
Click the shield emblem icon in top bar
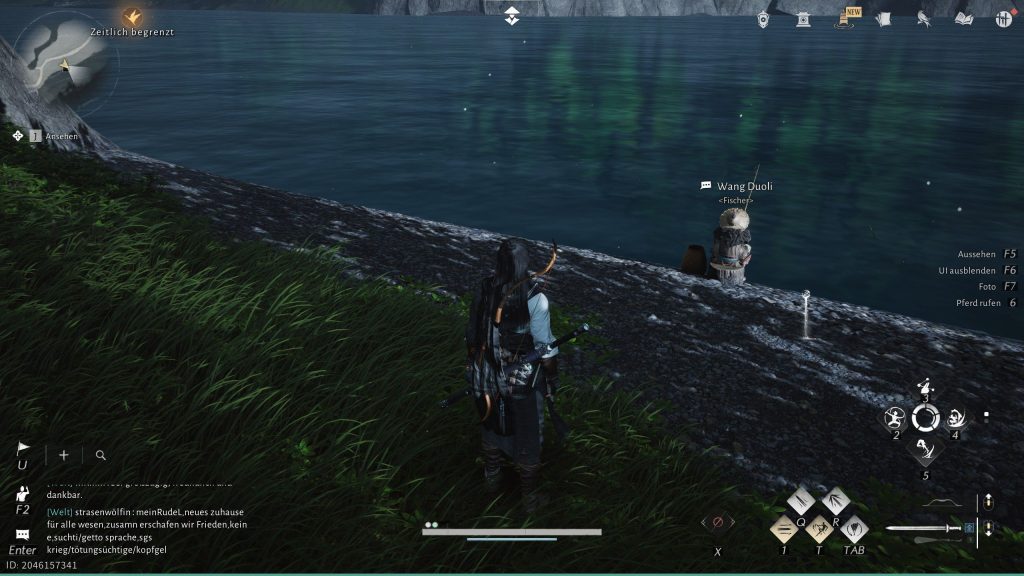tap(764, 19)
